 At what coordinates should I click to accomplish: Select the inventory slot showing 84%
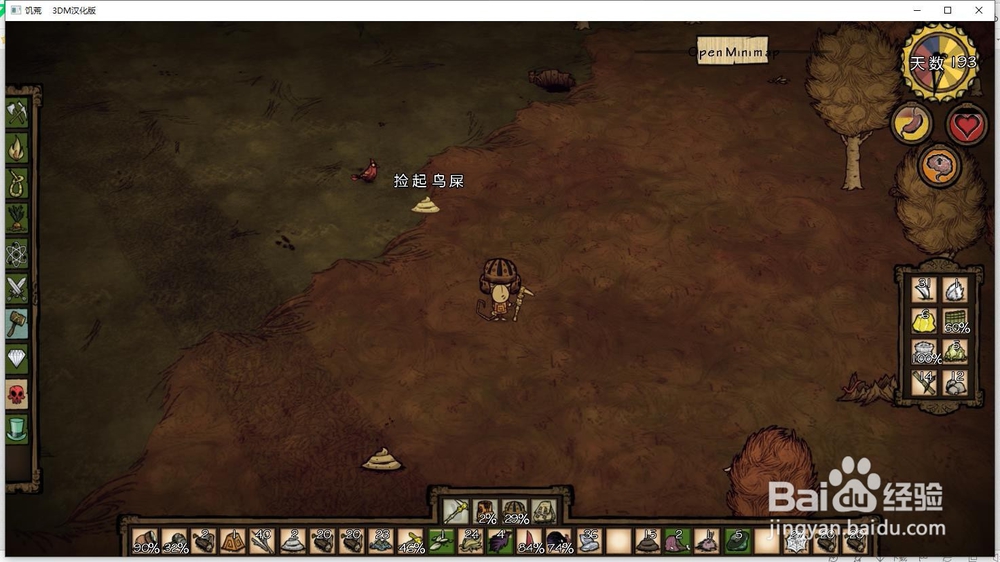(x=530, y=542)
